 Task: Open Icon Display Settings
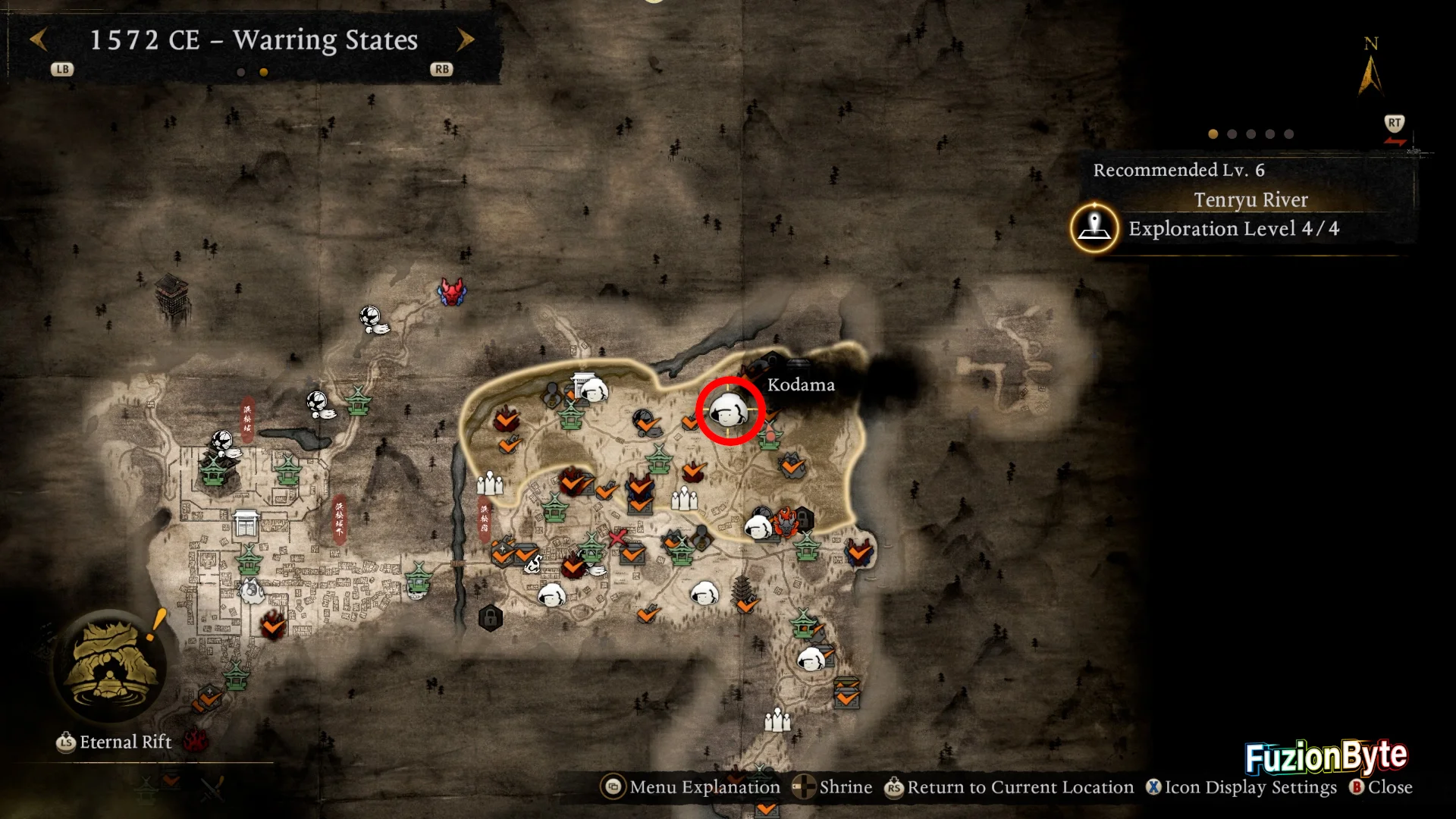click(x=1241, y=787)
